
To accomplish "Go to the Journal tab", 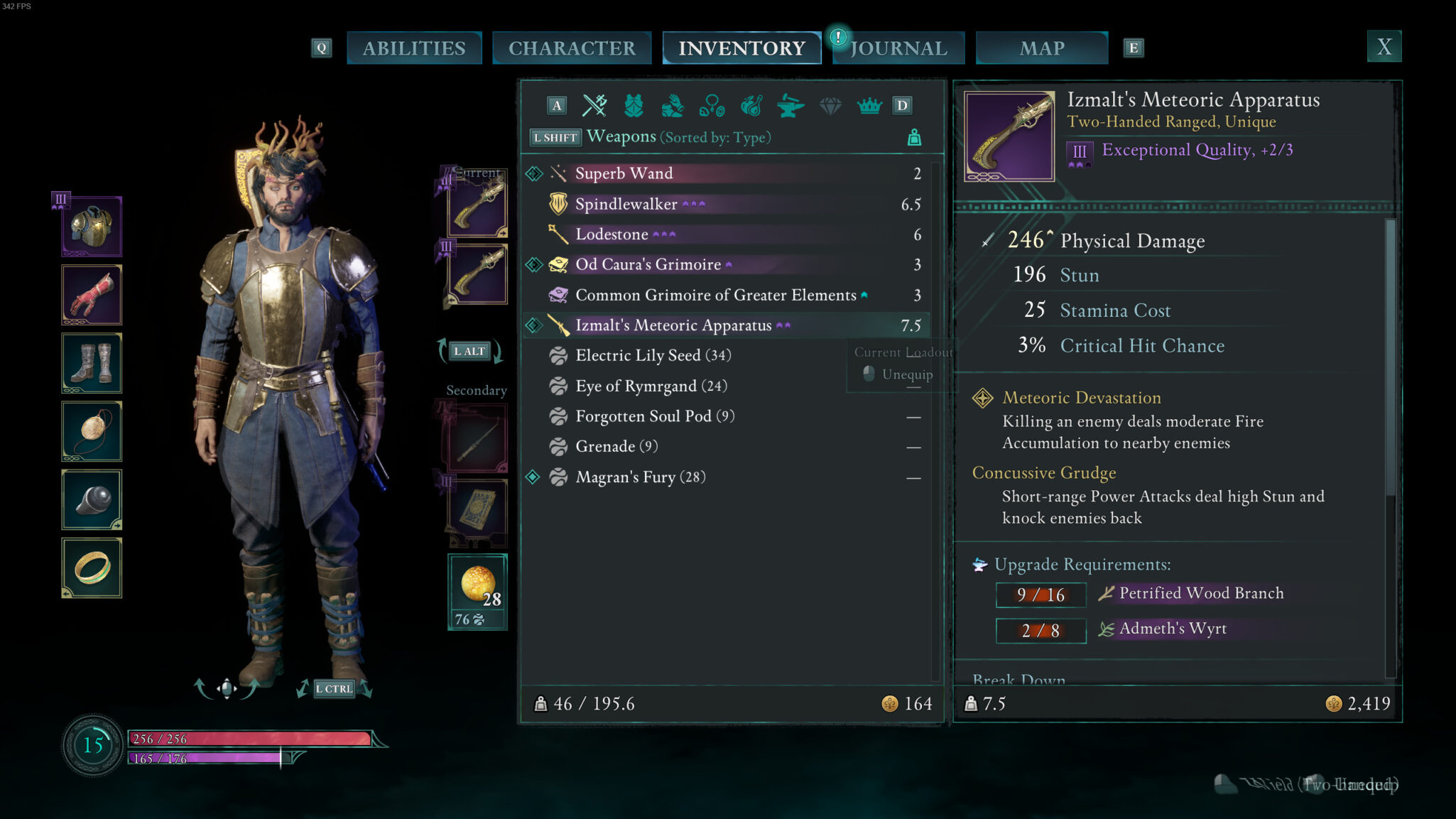I will point(898,48).
